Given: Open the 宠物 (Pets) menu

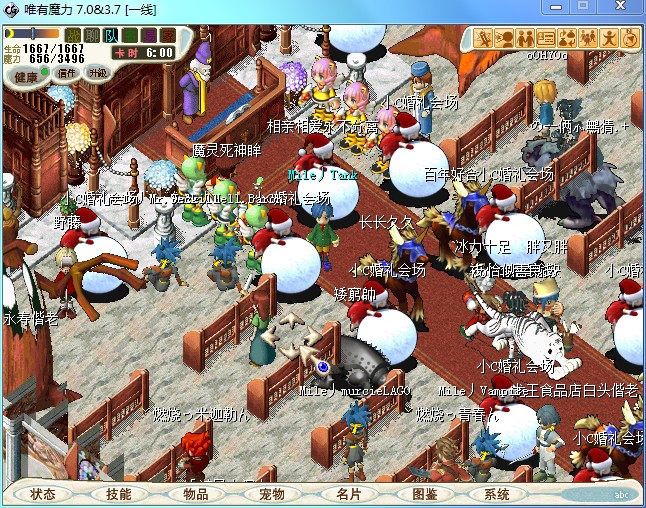Looking at the screenshot, I should pyautogui.click(x=271, y=494).
